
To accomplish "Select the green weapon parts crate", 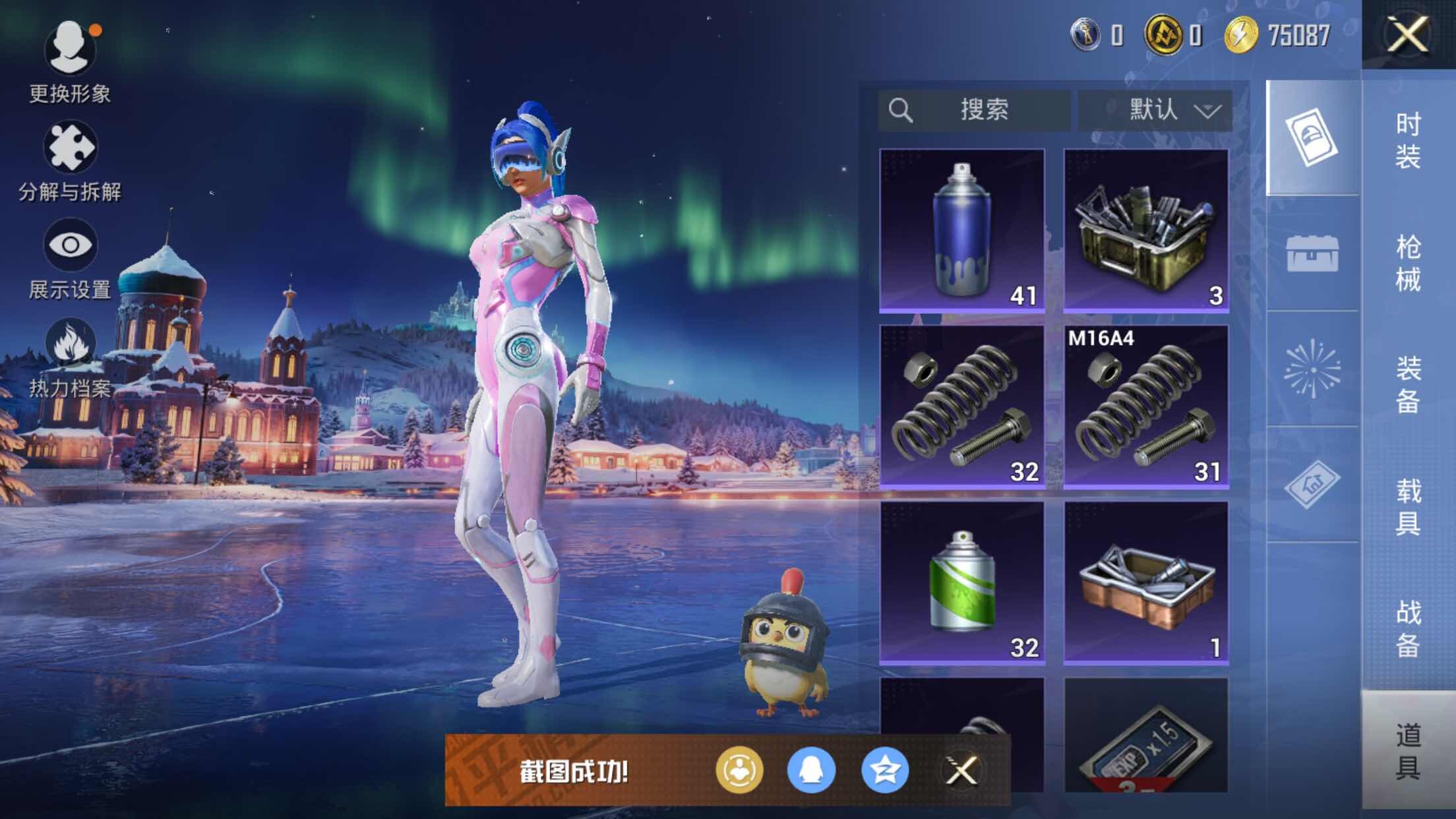I will point(1146,230).
